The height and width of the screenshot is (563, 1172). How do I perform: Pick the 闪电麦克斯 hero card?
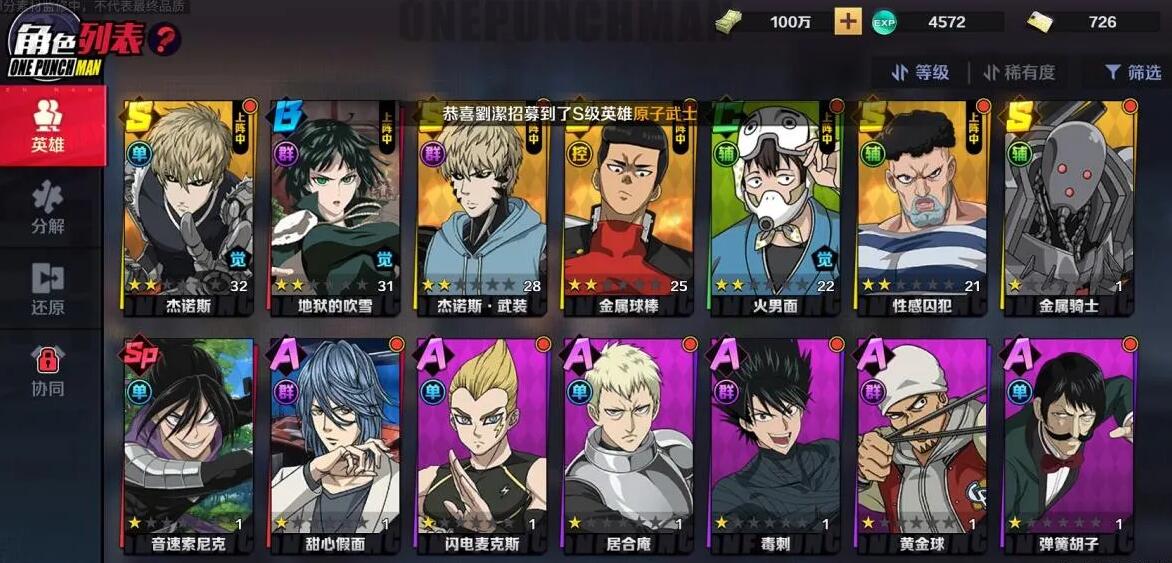[482, 445]
